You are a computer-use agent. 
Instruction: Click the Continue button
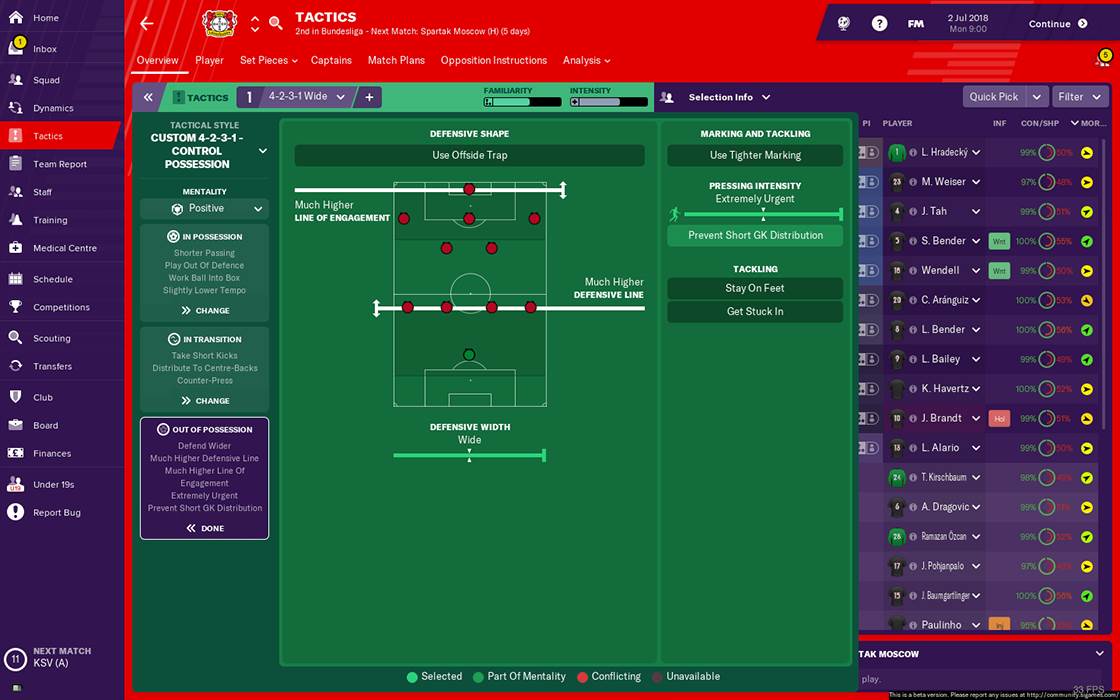click(1058, 24)
